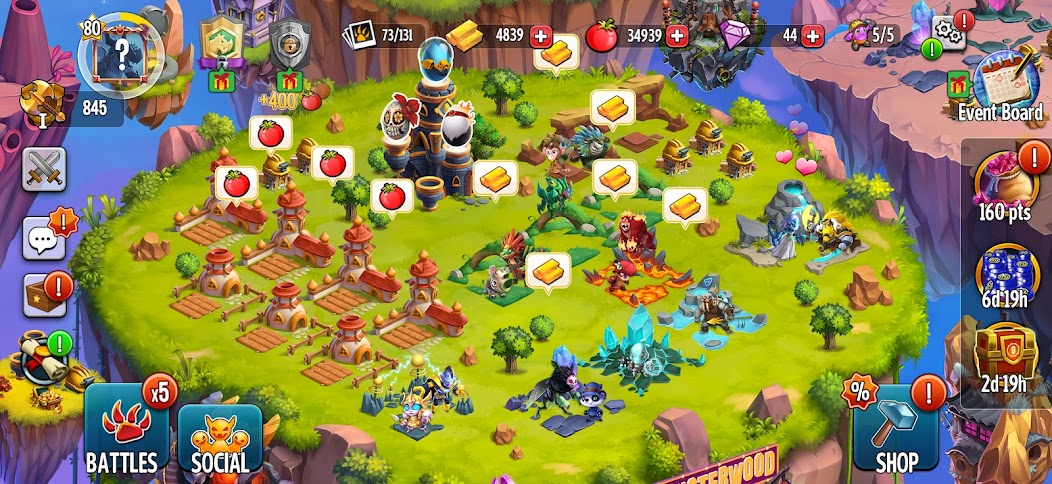The image size is (1052, 484).
Task: Open the star crate inventory icon
Action: [44, 295]
